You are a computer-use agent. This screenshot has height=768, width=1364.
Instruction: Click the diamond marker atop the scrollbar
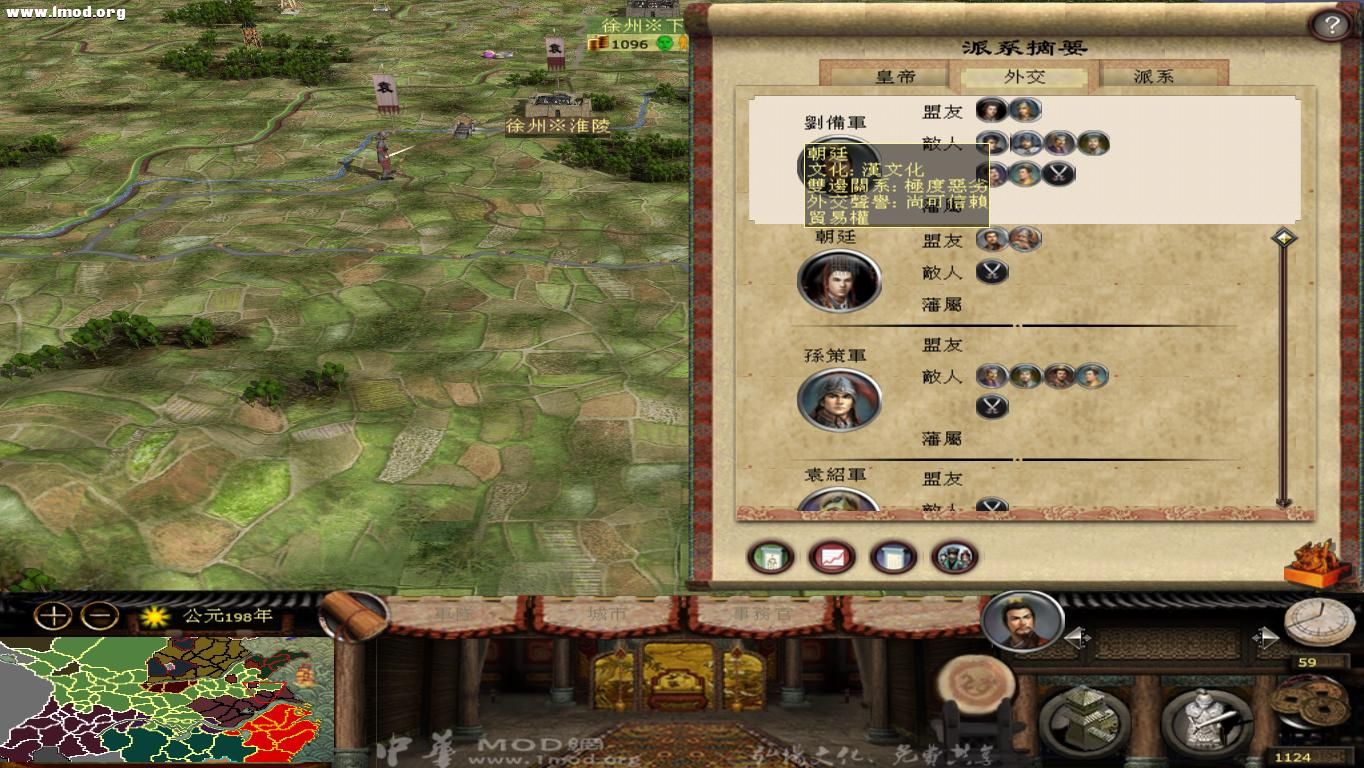click(1283, 236)
